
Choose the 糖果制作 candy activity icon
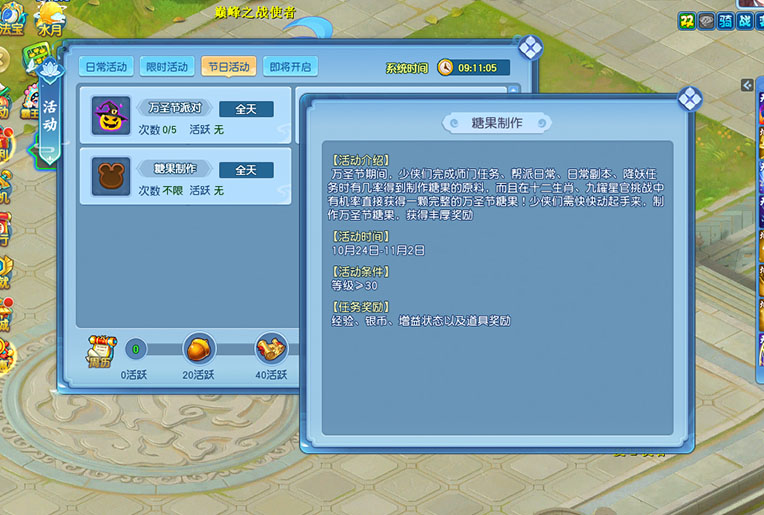coord(109,176)
